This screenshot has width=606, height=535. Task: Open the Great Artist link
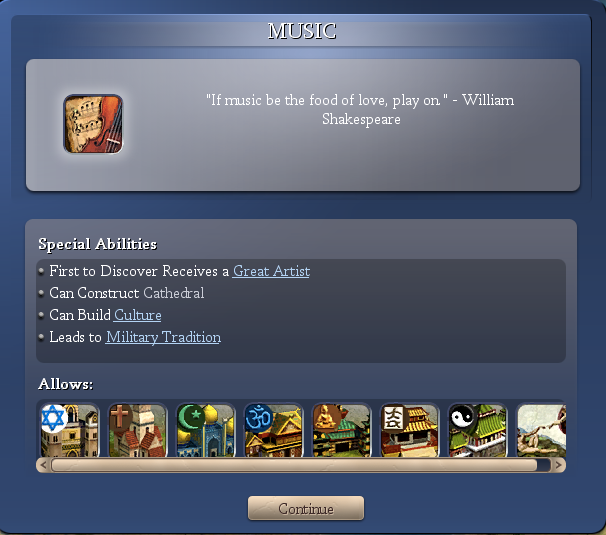[x=271, y=271]
